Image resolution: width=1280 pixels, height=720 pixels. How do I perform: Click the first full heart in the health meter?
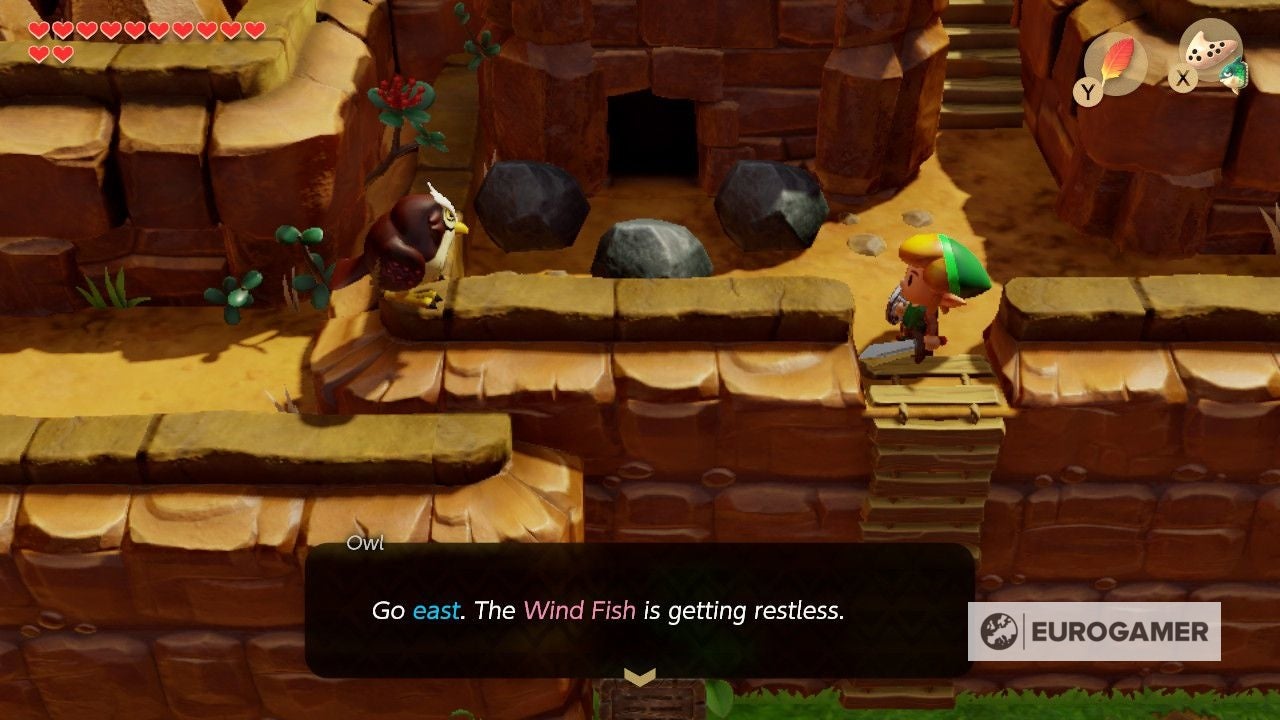click(37, 28)
